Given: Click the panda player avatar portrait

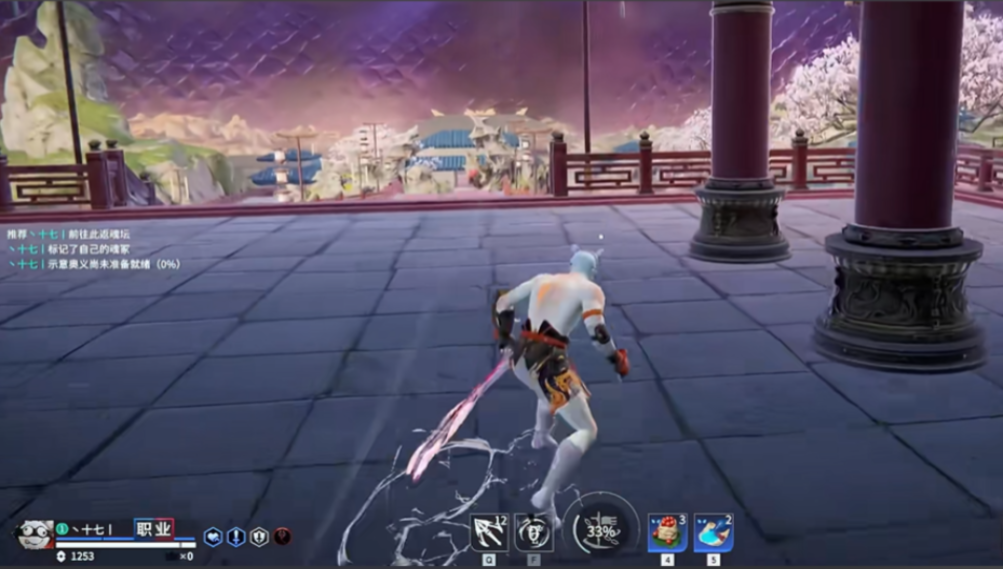Looking at the screenshot, I should point(35,535).
